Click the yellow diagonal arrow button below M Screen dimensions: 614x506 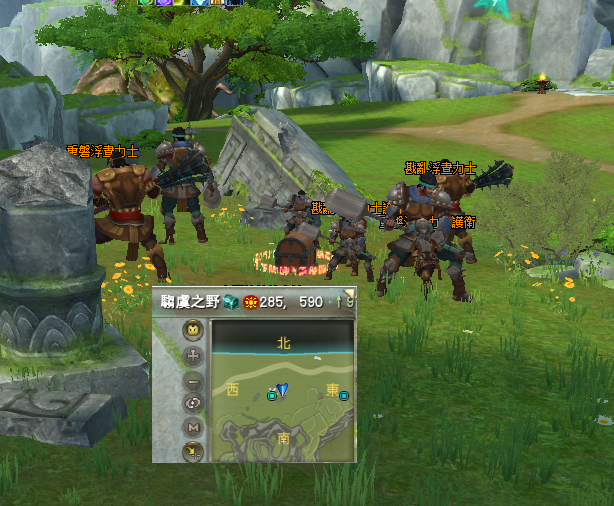(x=193, y=451)
